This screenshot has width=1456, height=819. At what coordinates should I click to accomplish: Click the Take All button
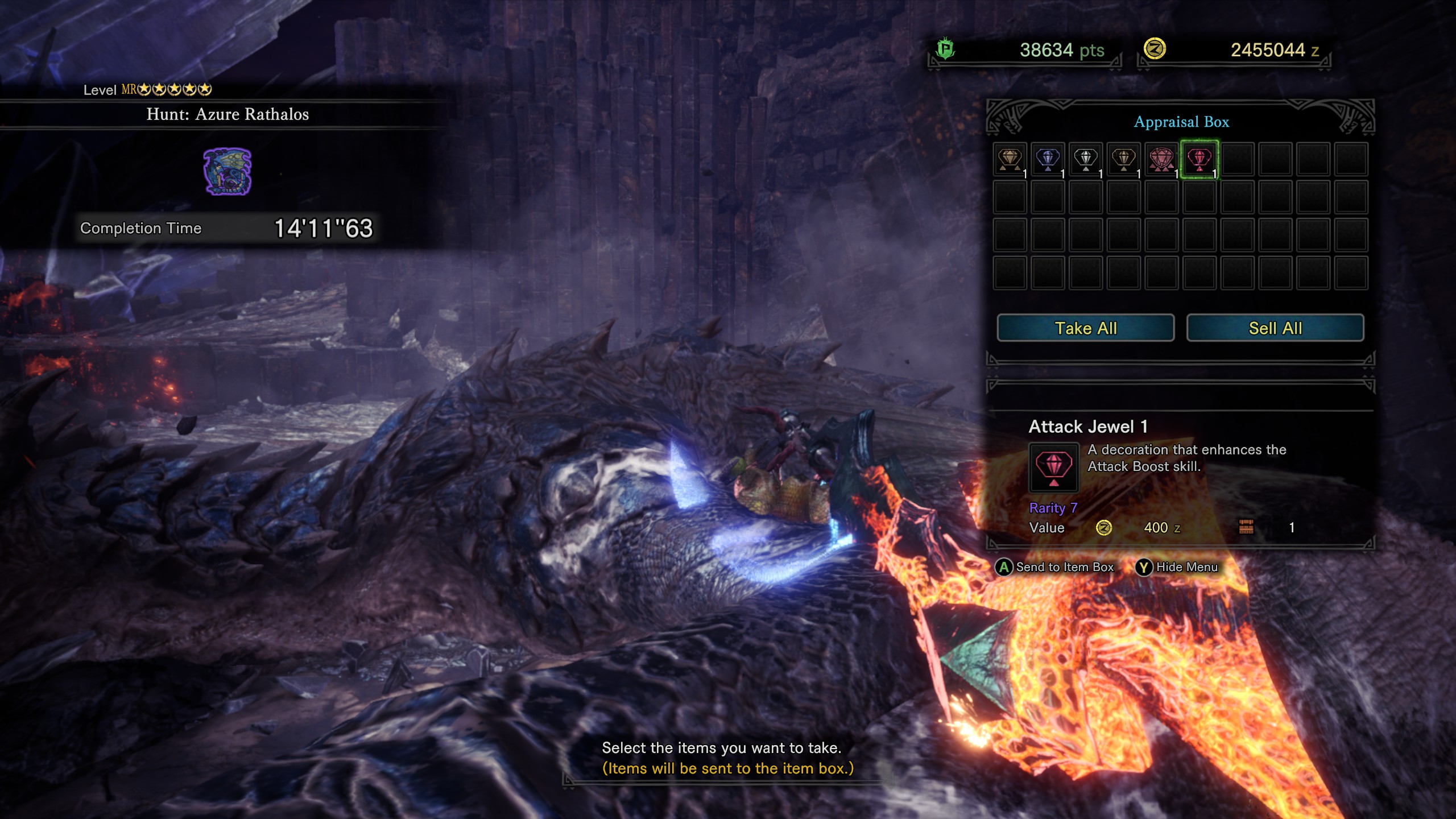[x=1085, y=328]
